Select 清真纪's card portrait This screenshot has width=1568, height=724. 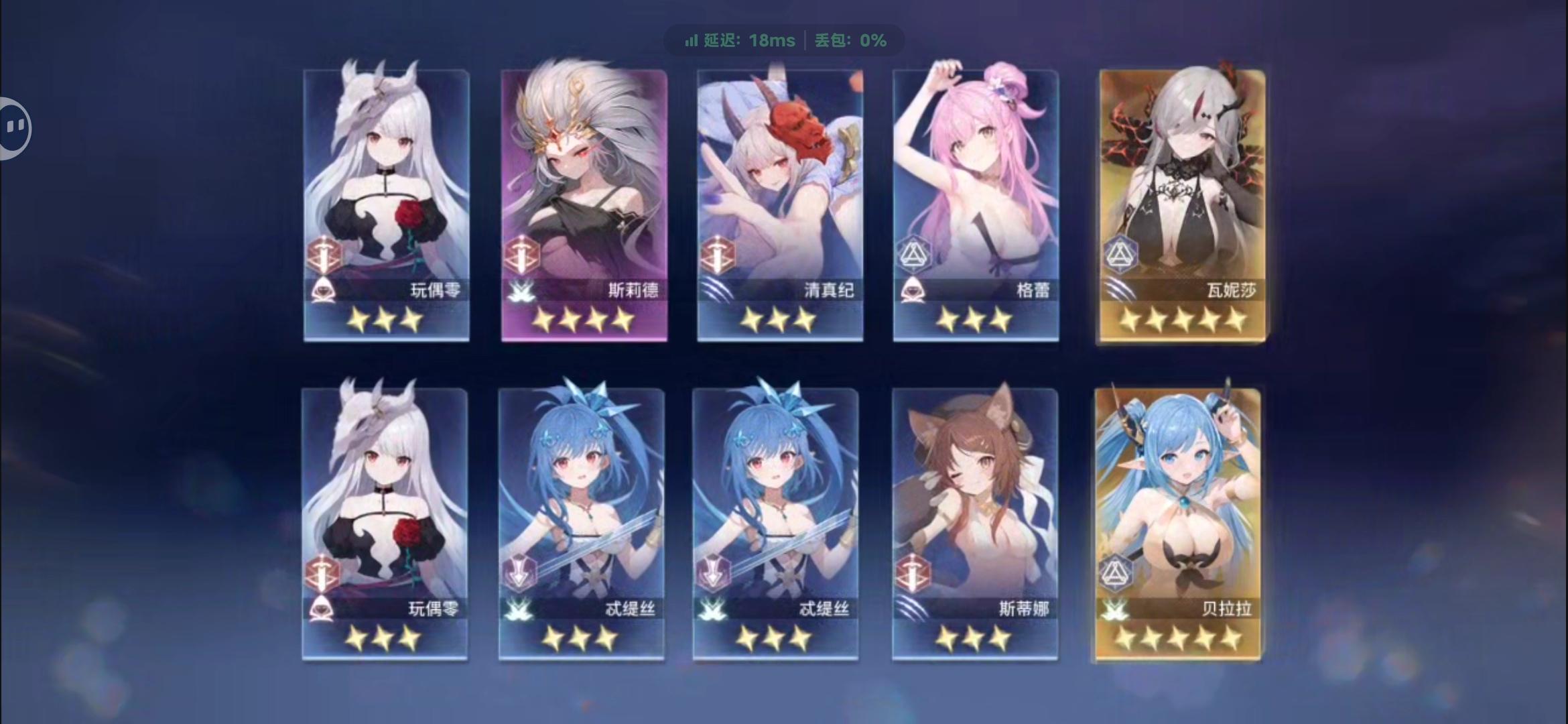coord(777,188)
